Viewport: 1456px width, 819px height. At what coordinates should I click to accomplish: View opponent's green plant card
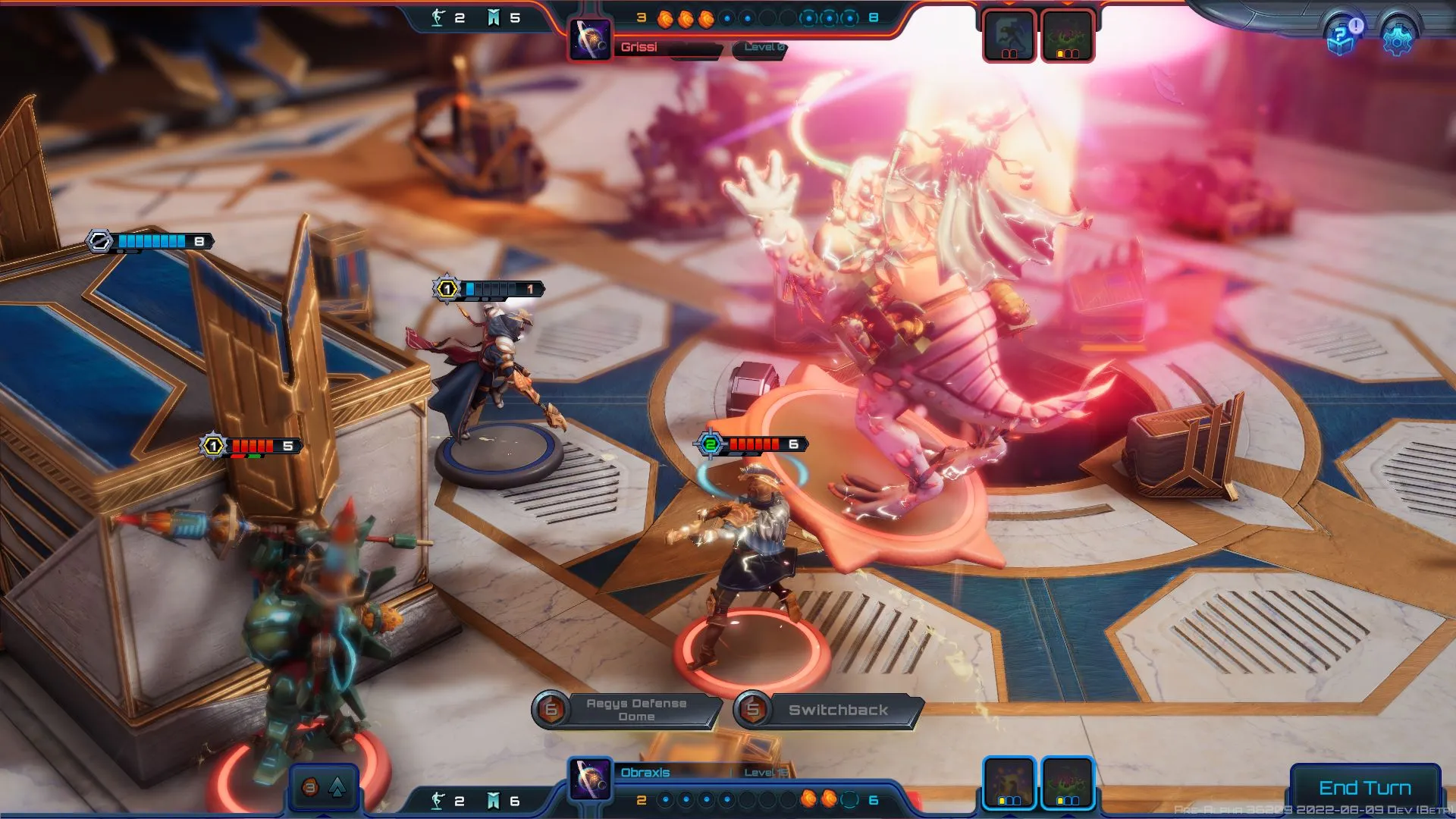[1067, 36]
